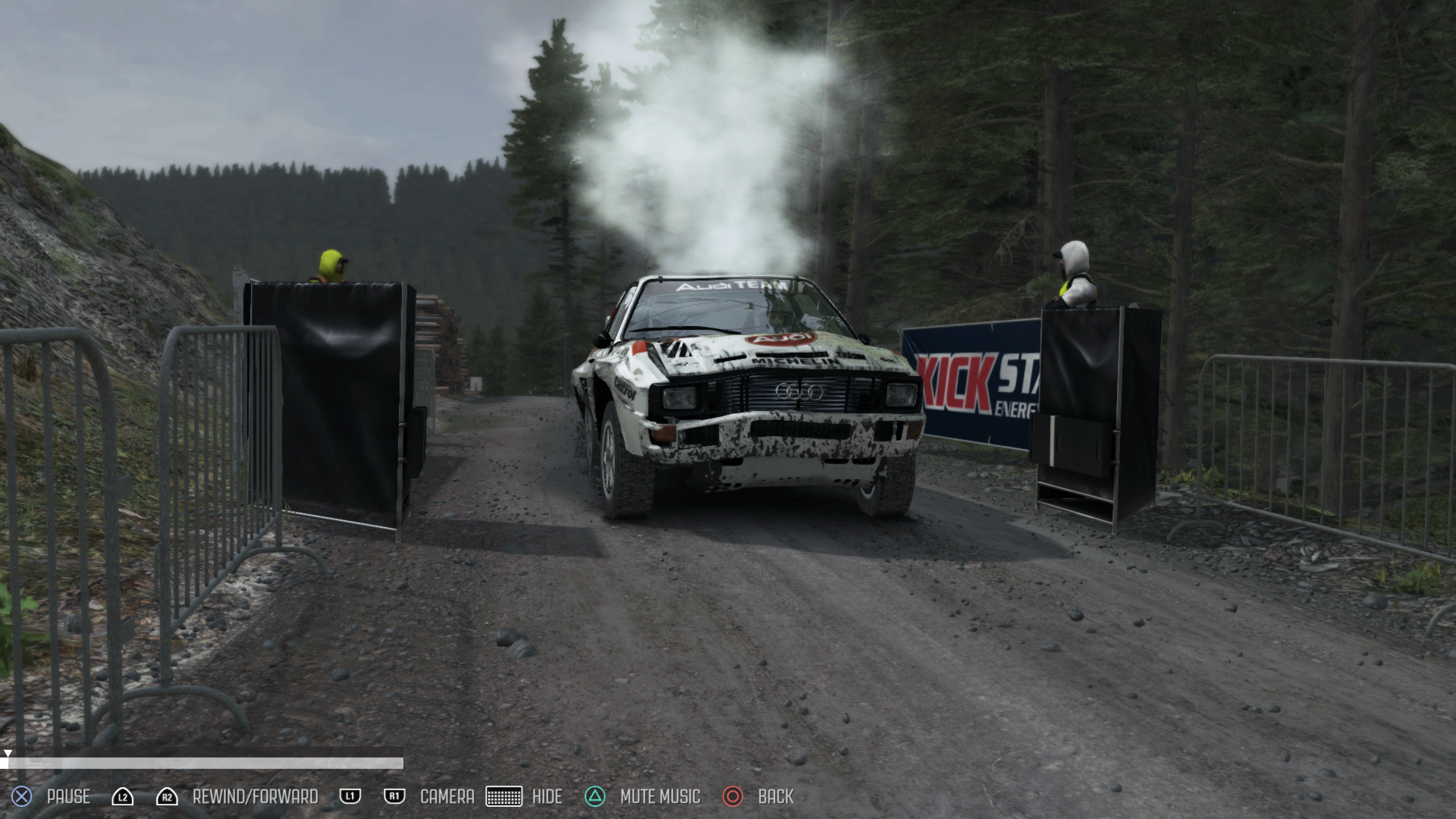Click the cross button icon next to PAUSE
The width and height of the screenshot is (1456, 819).
[x=20, y=797]
